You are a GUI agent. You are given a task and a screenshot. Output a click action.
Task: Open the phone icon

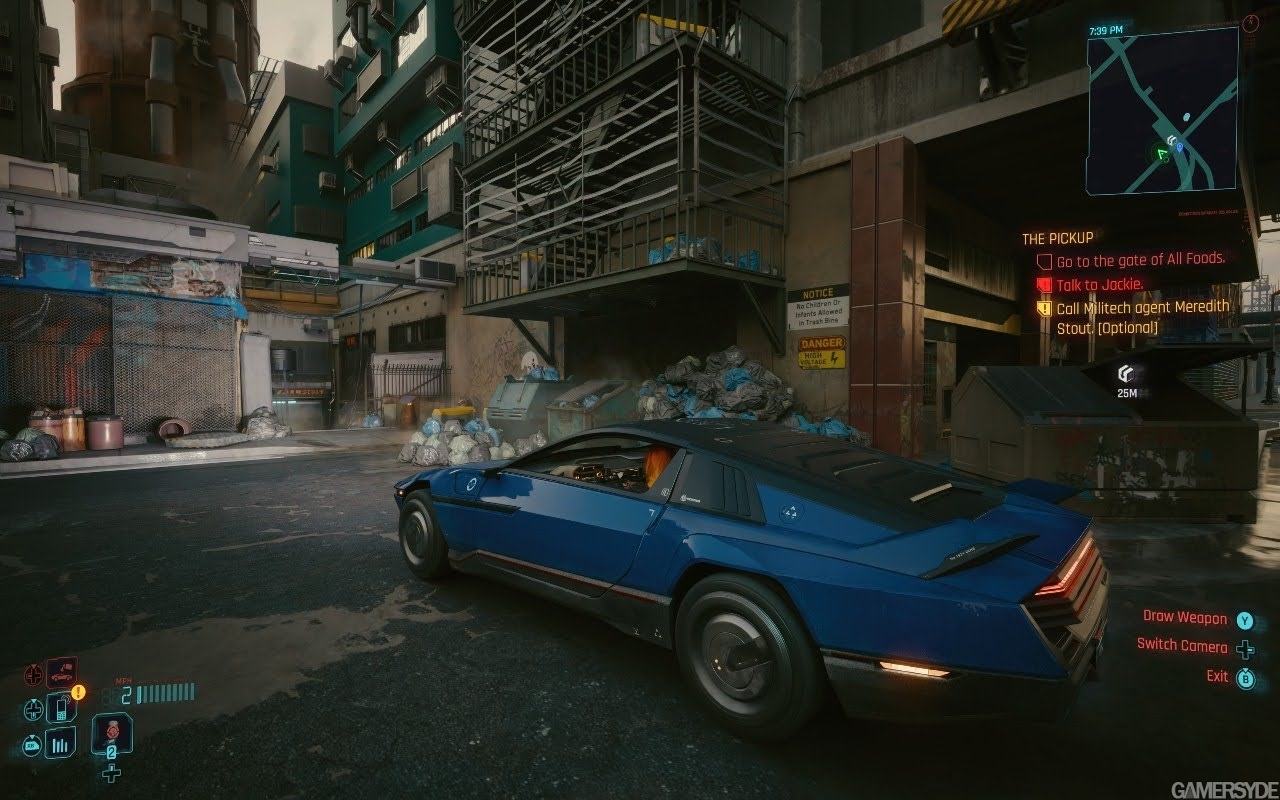[60, 709]
